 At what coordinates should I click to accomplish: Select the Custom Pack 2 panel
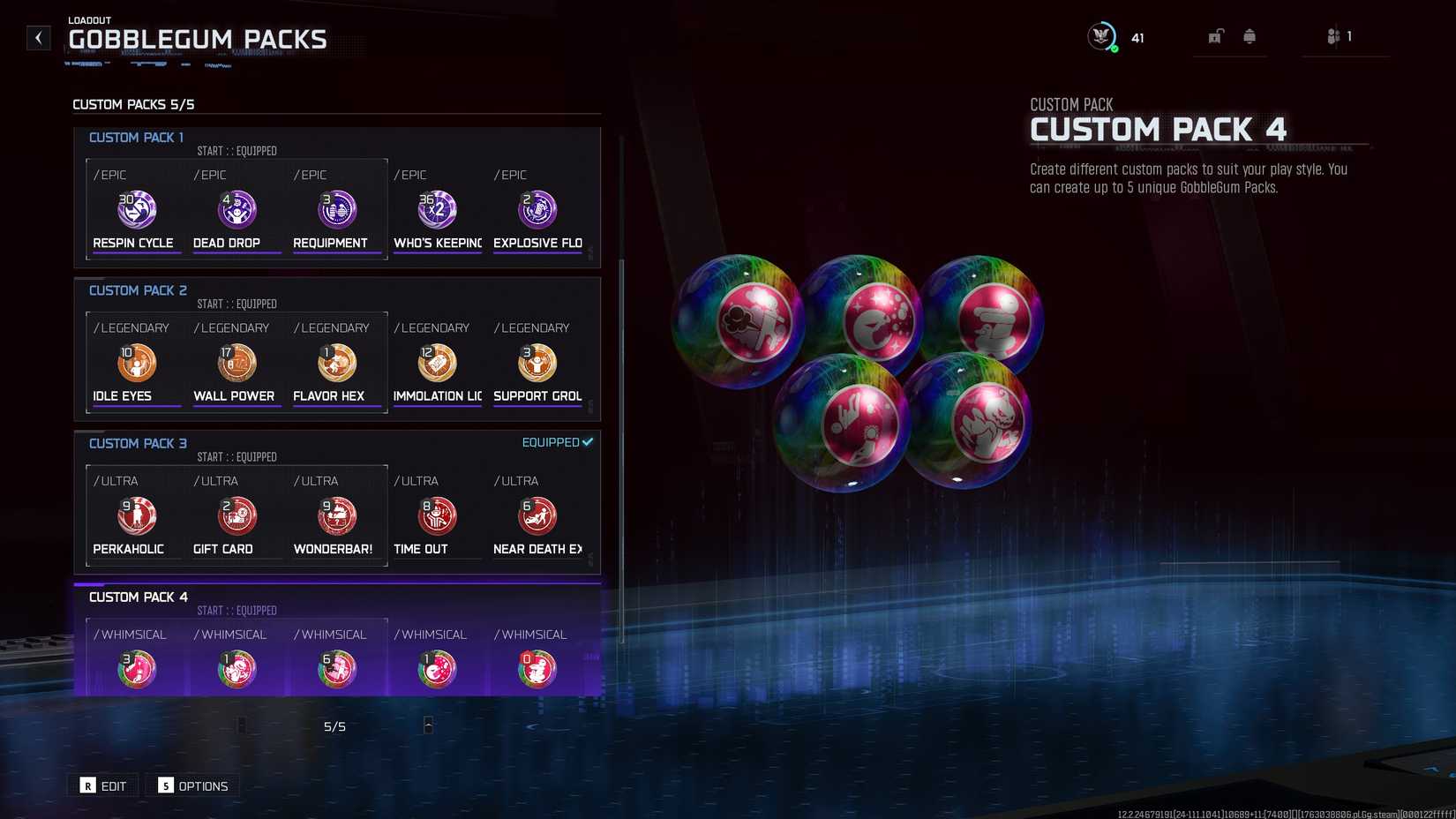point(337,349)
